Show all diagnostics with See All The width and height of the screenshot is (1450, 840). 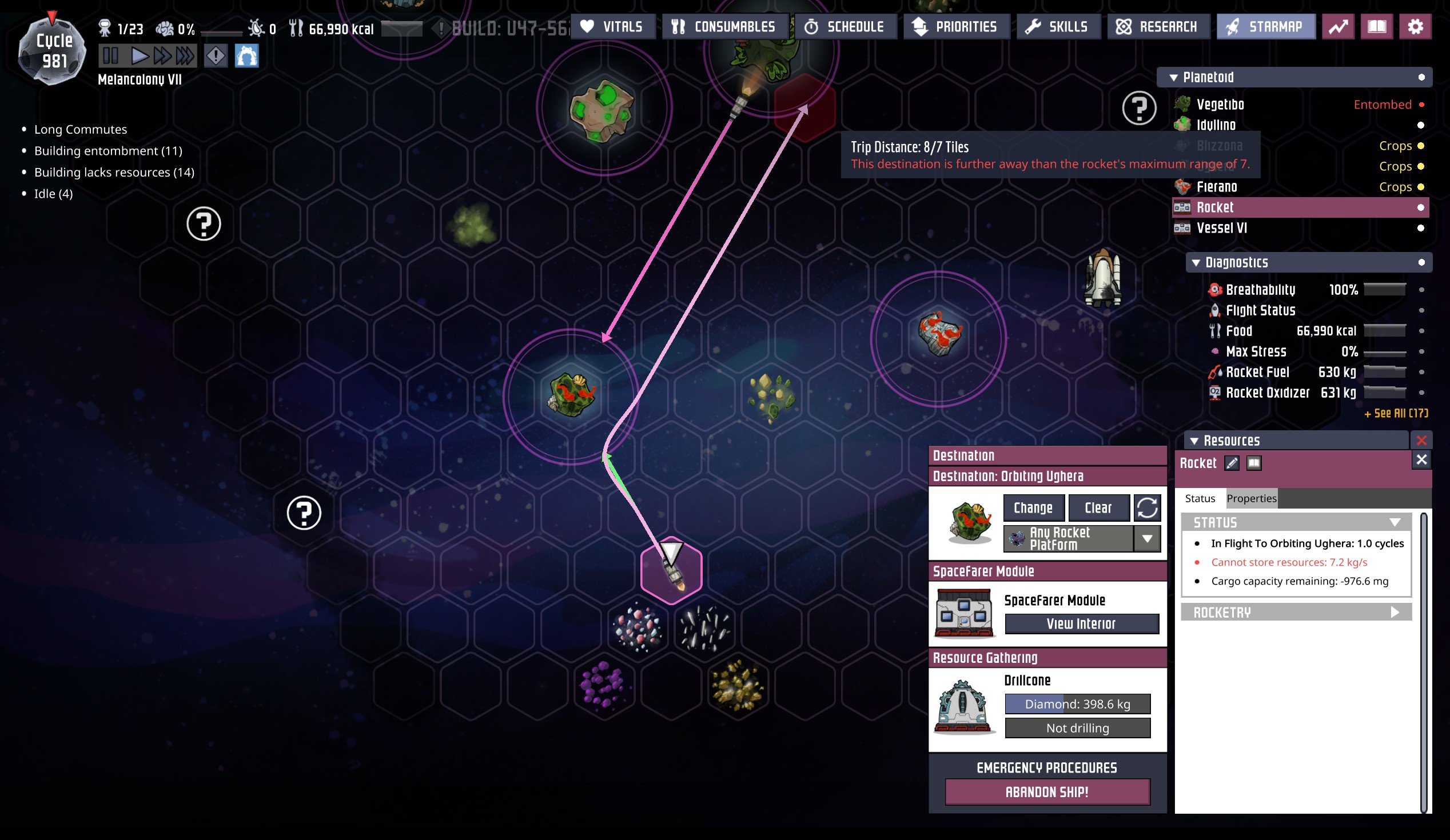pyautogui.click(x=1395, y=413)
